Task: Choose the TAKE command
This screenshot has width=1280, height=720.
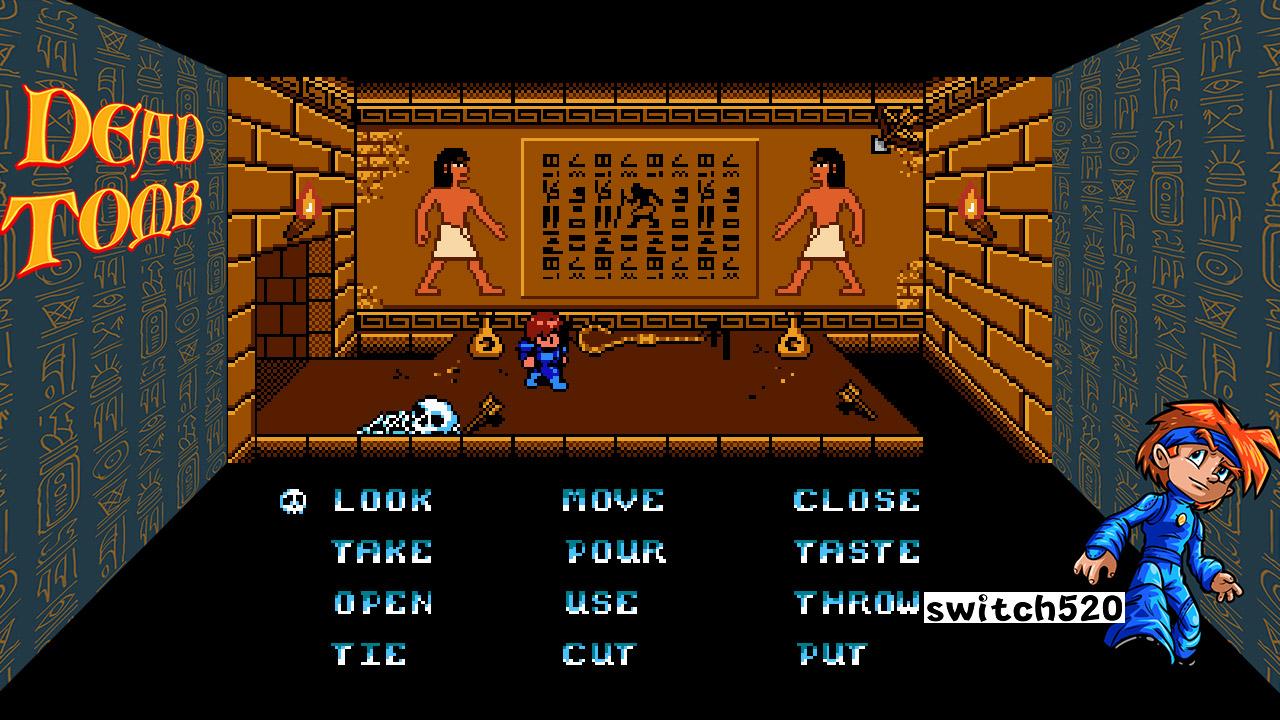Action: click(383, 551)
